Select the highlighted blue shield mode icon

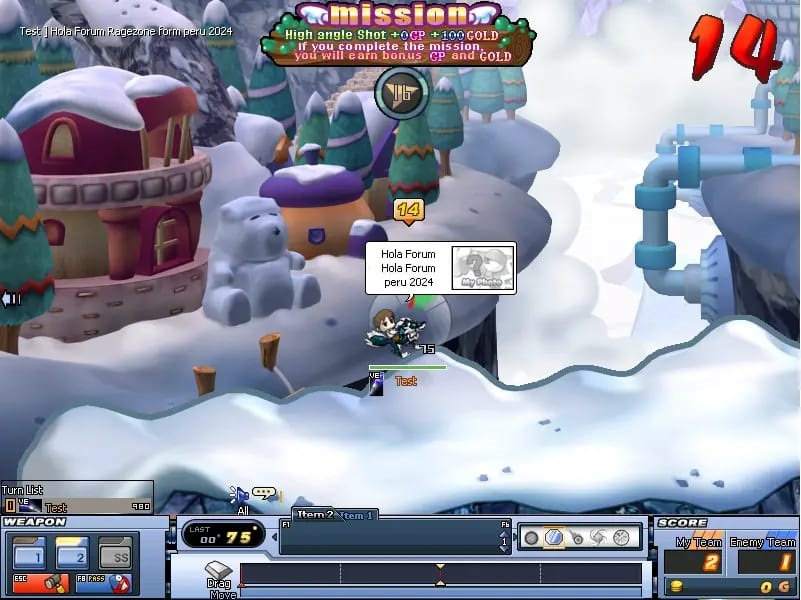[554, 537]
